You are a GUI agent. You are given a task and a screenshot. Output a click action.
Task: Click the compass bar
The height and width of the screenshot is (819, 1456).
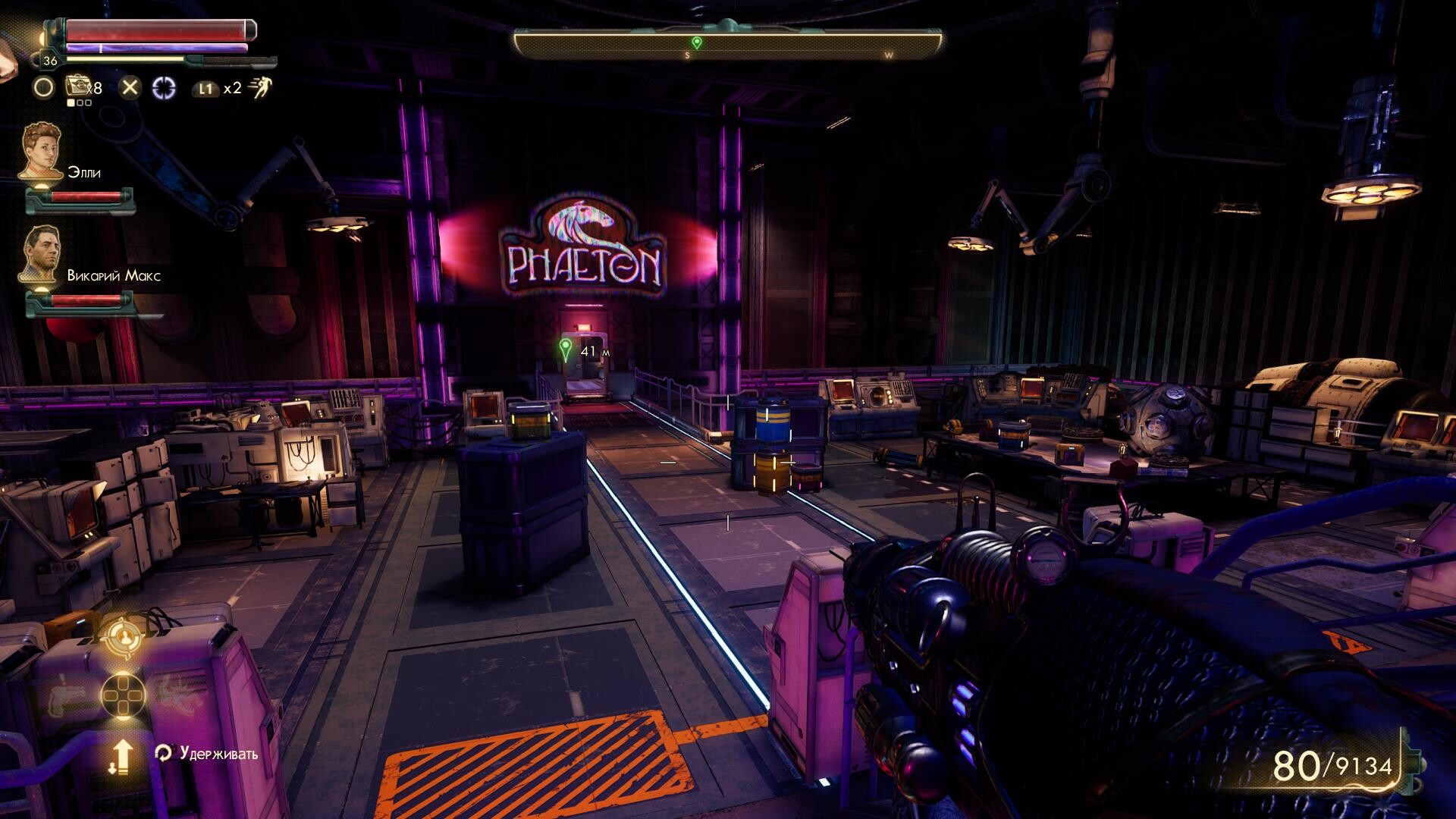pyautogui.click(x=728, y=44)
